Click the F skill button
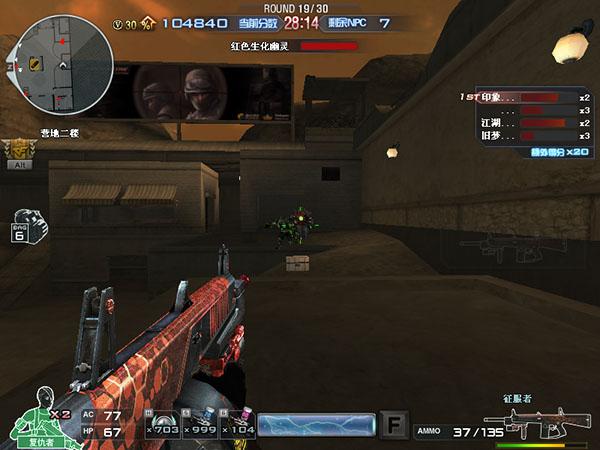The height and width of the screenshot is (450, 600). [x=396, y=426]
